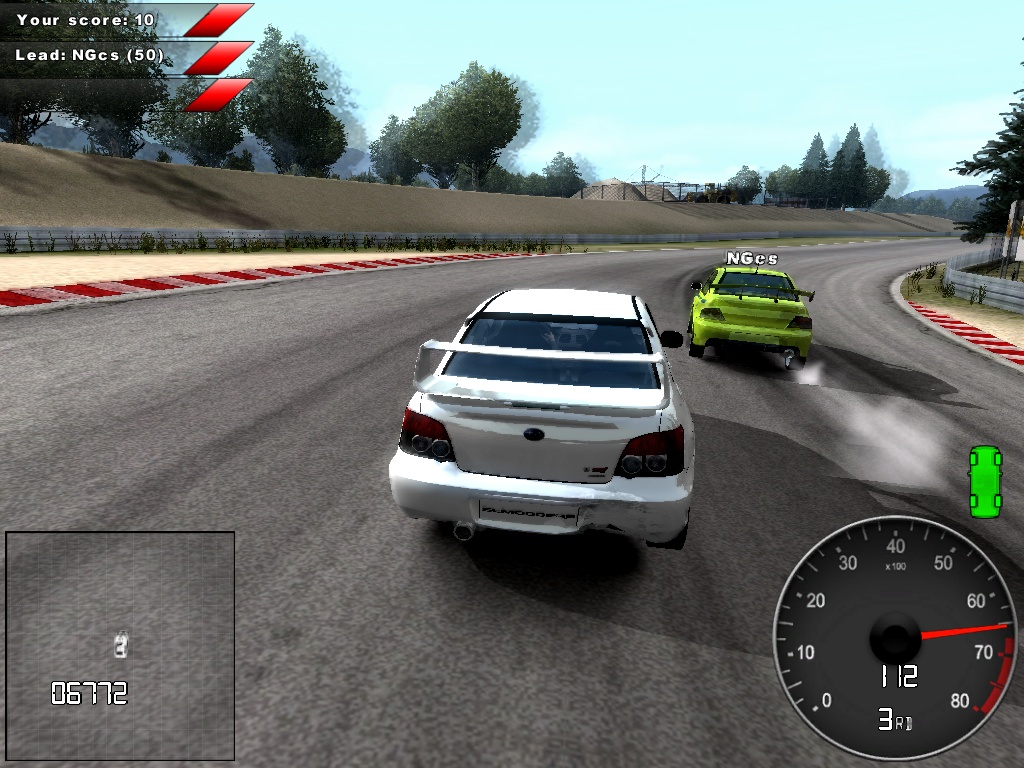Click the track minimap panel
This screenshot has width=1024, height=768.
[120, 645]
